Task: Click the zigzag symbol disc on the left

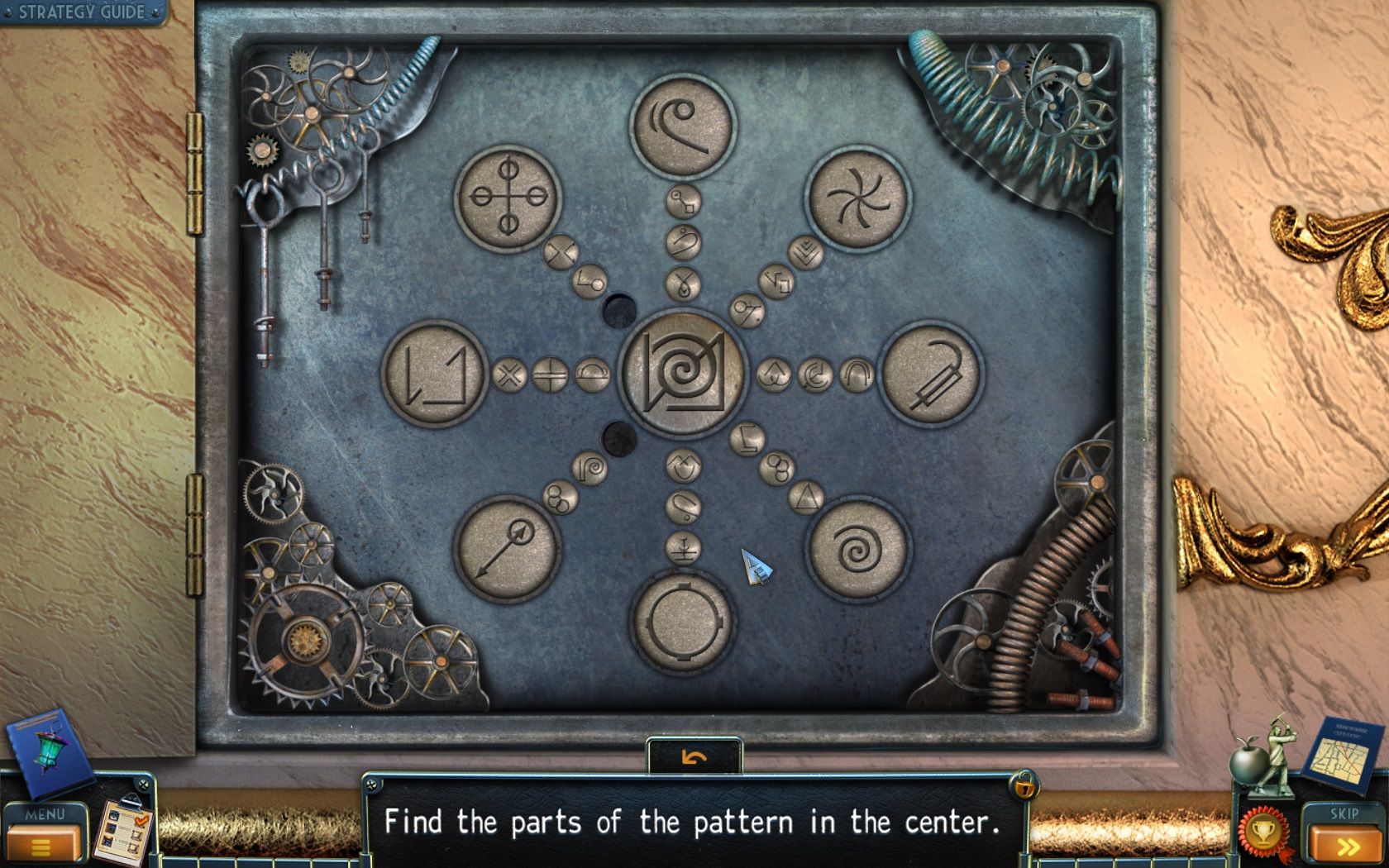Action: tap(434, 374)
